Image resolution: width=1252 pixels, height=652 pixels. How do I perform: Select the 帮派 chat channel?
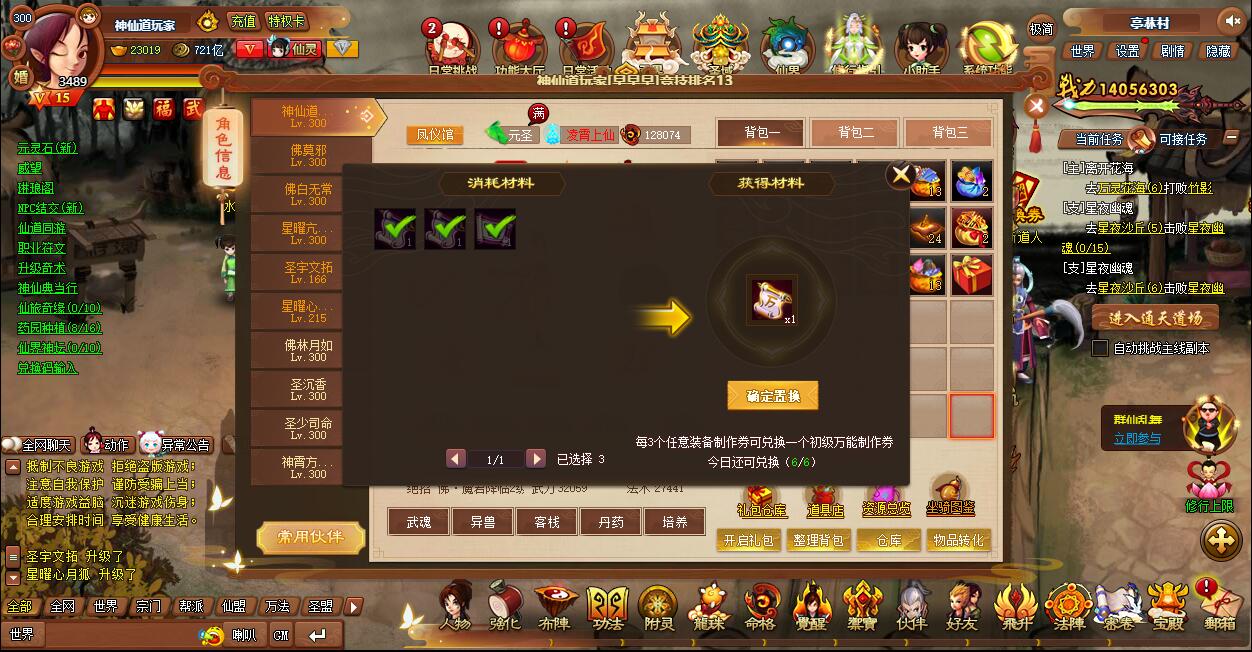pos(191,606)
